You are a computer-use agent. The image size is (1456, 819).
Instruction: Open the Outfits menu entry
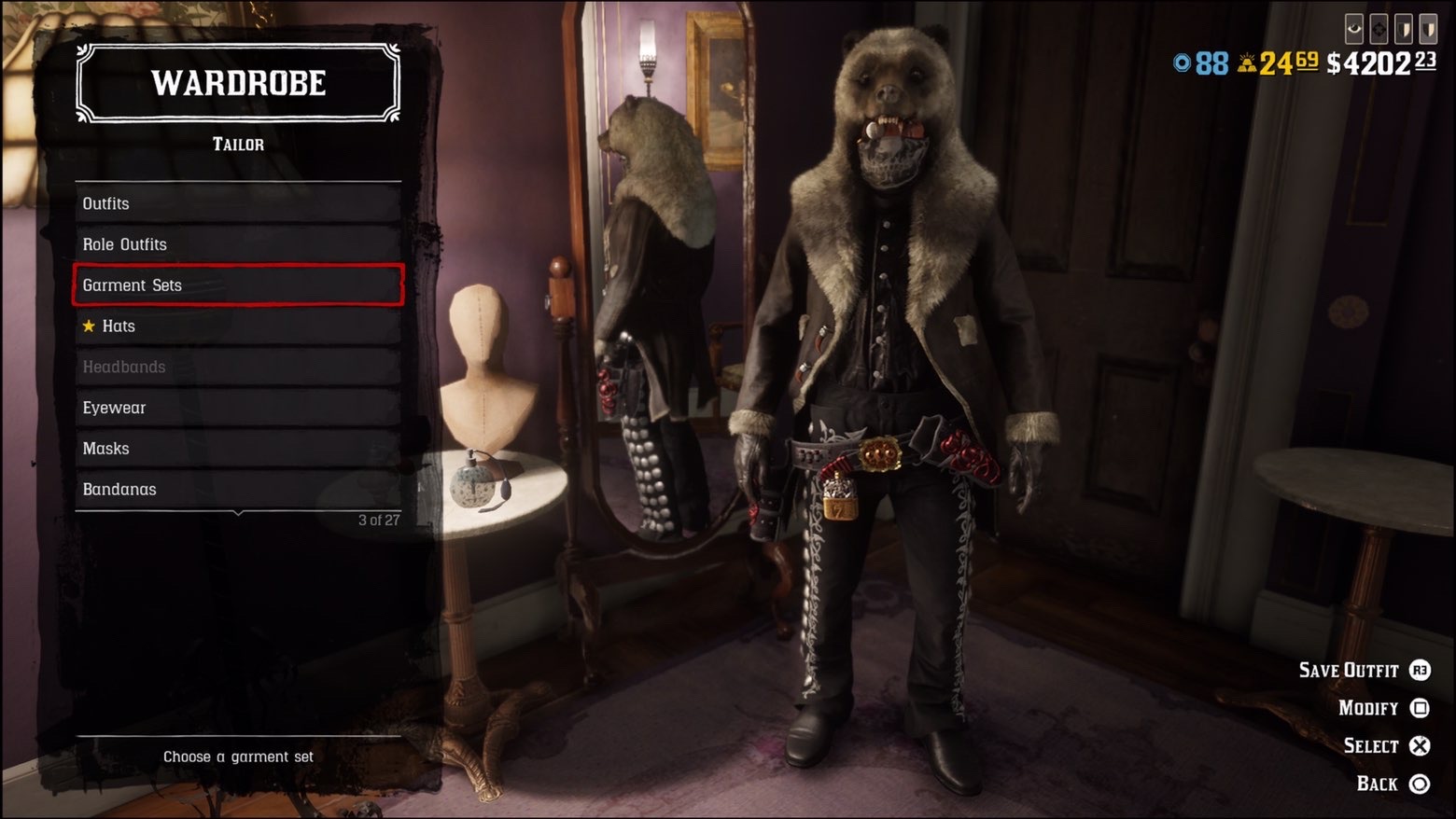pos(238,203)
